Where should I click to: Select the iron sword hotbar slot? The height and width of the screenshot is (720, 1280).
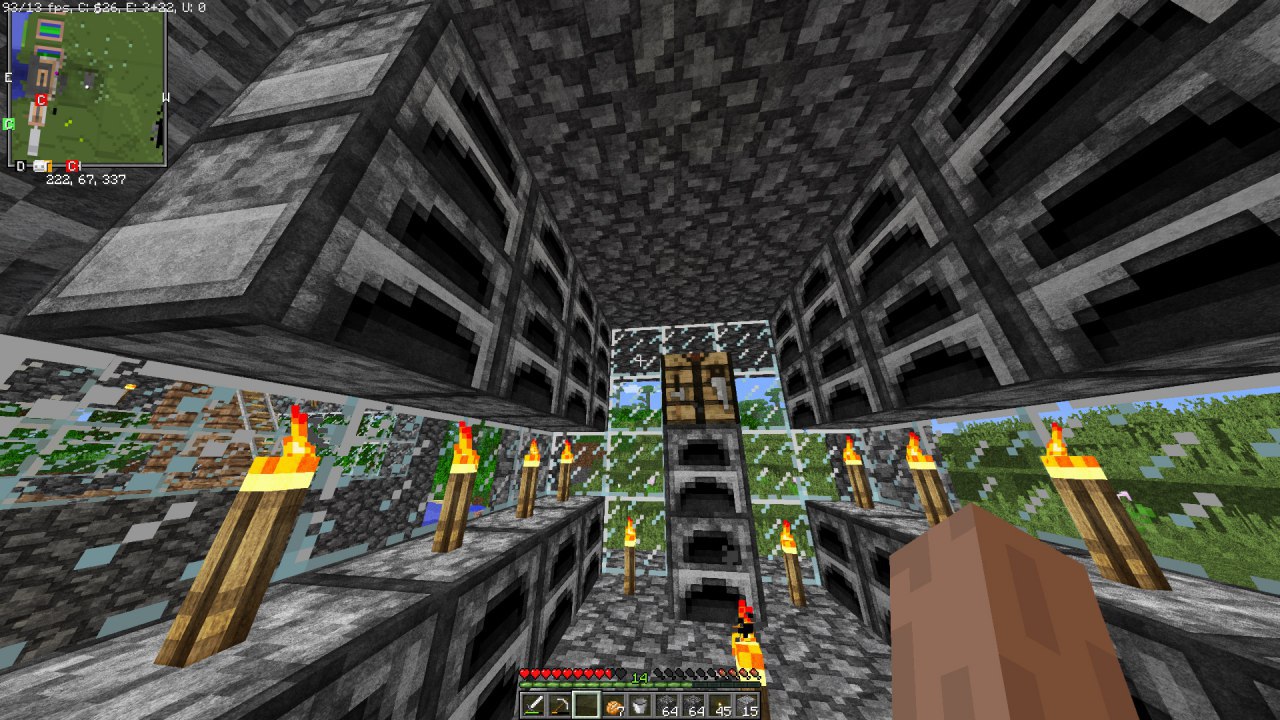[x=532, y=705]
